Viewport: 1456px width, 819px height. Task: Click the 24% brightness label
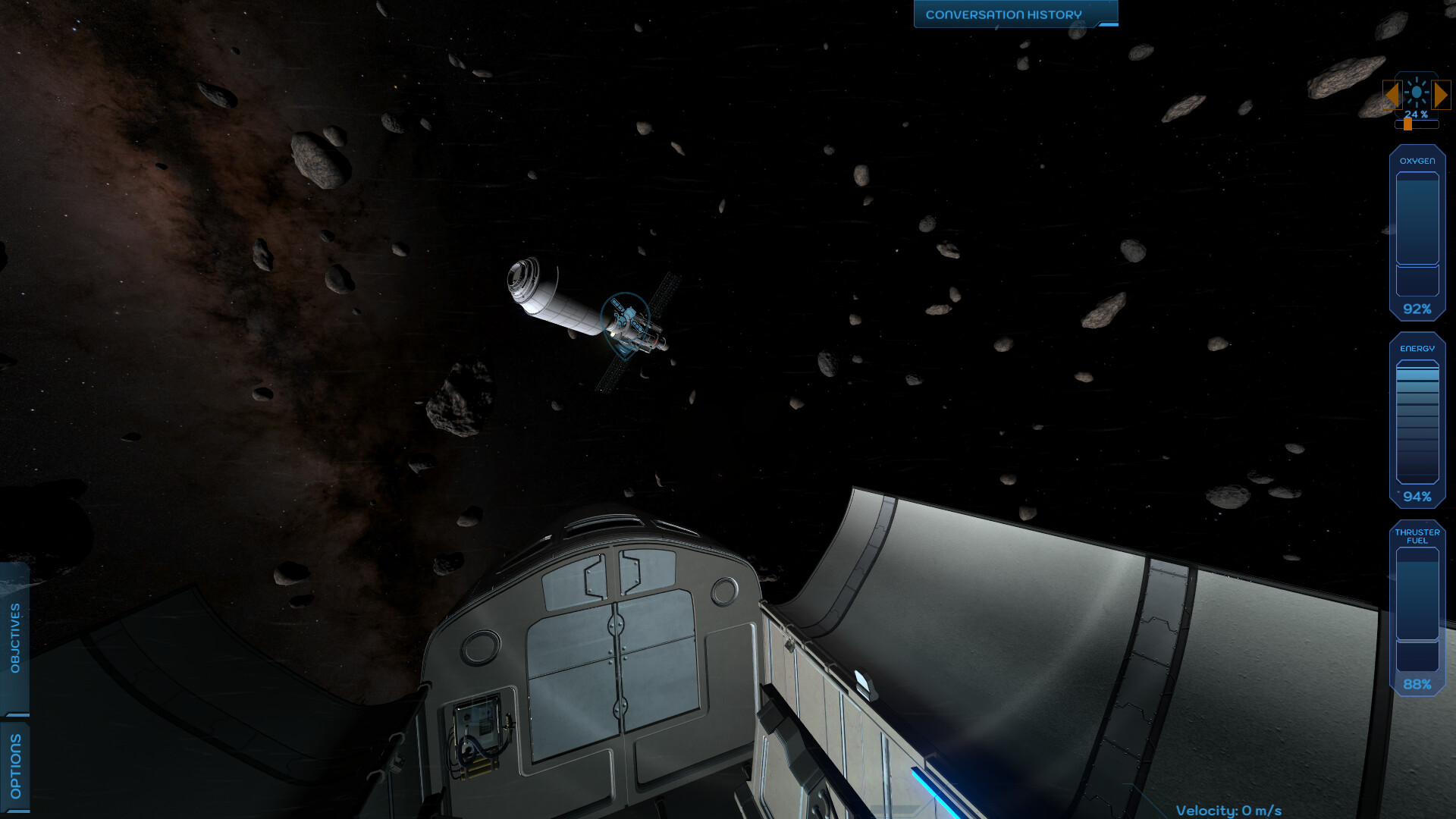point(1417,115)
